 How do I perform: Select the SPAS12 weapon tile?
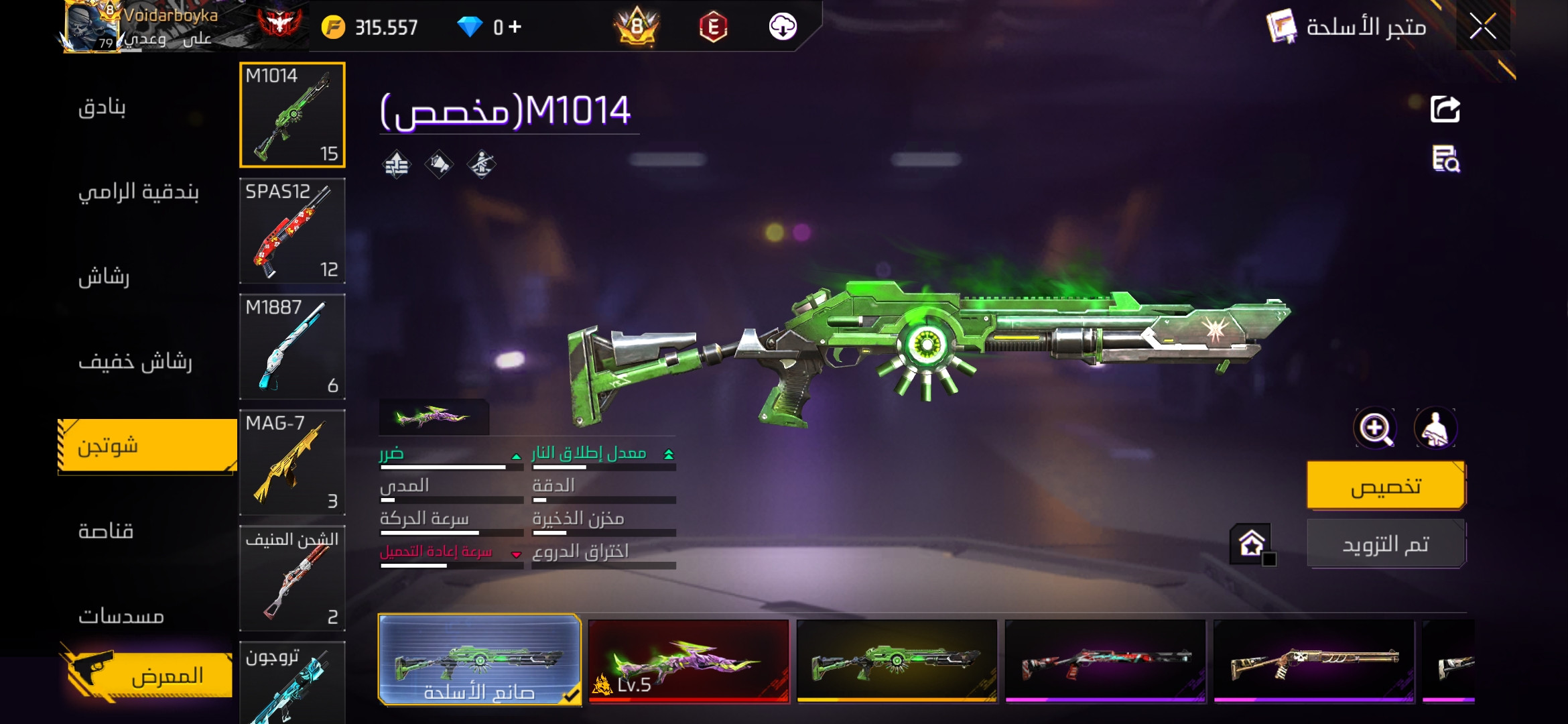point(292,231)
